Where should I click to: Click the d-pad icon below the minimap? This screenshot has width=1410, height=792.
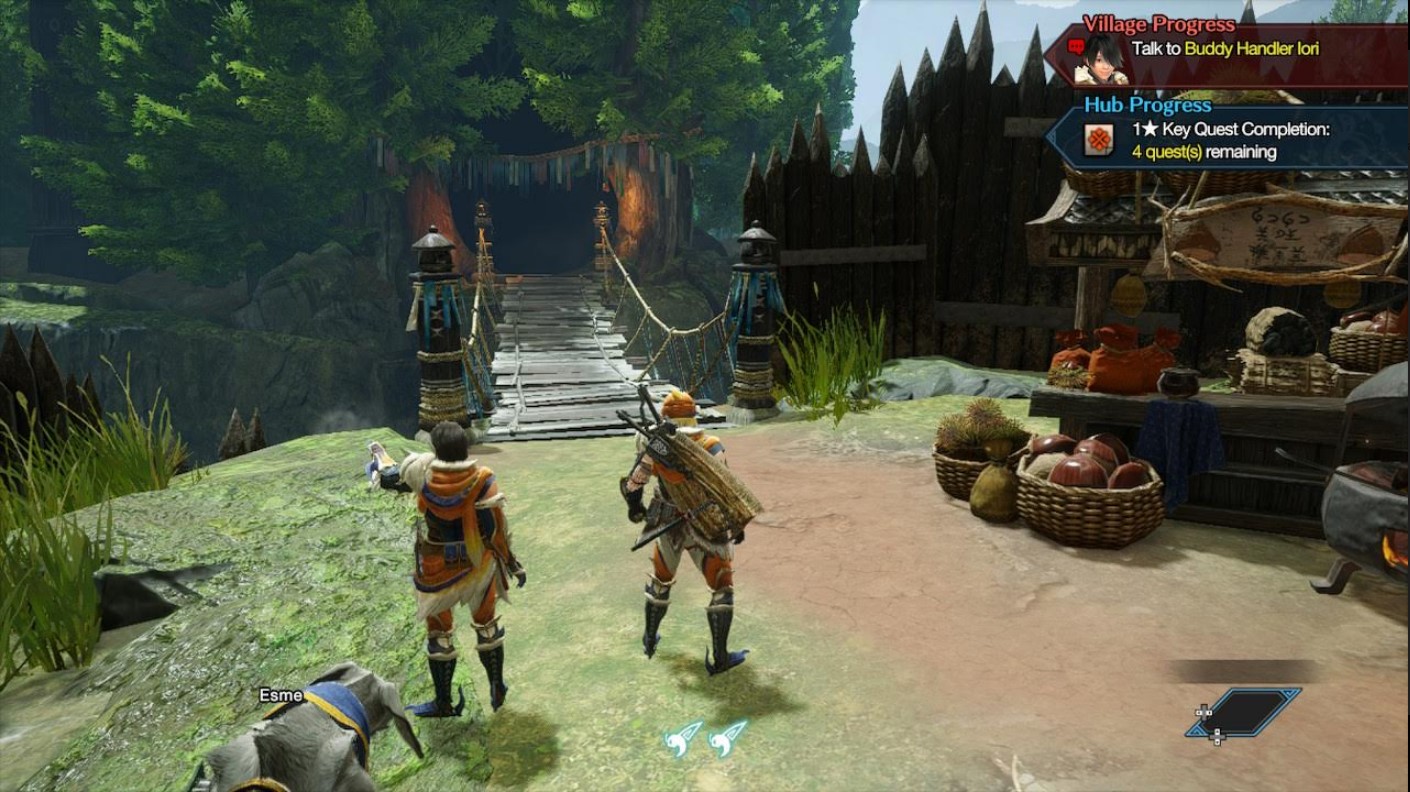(x=1218, y=737)
